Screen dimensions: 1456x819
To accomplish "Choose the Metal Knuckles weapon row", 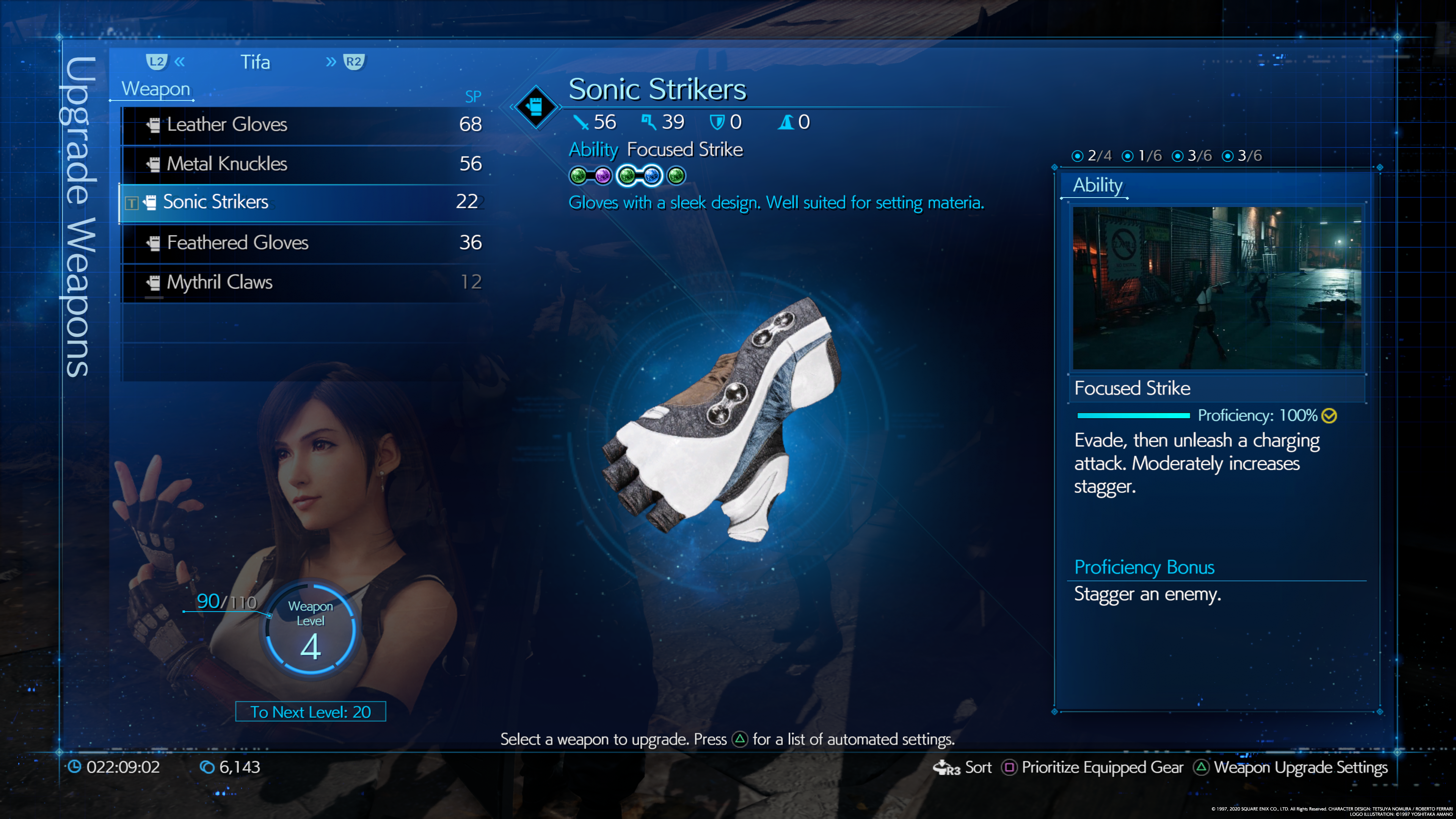I will [x=305, y=164].
